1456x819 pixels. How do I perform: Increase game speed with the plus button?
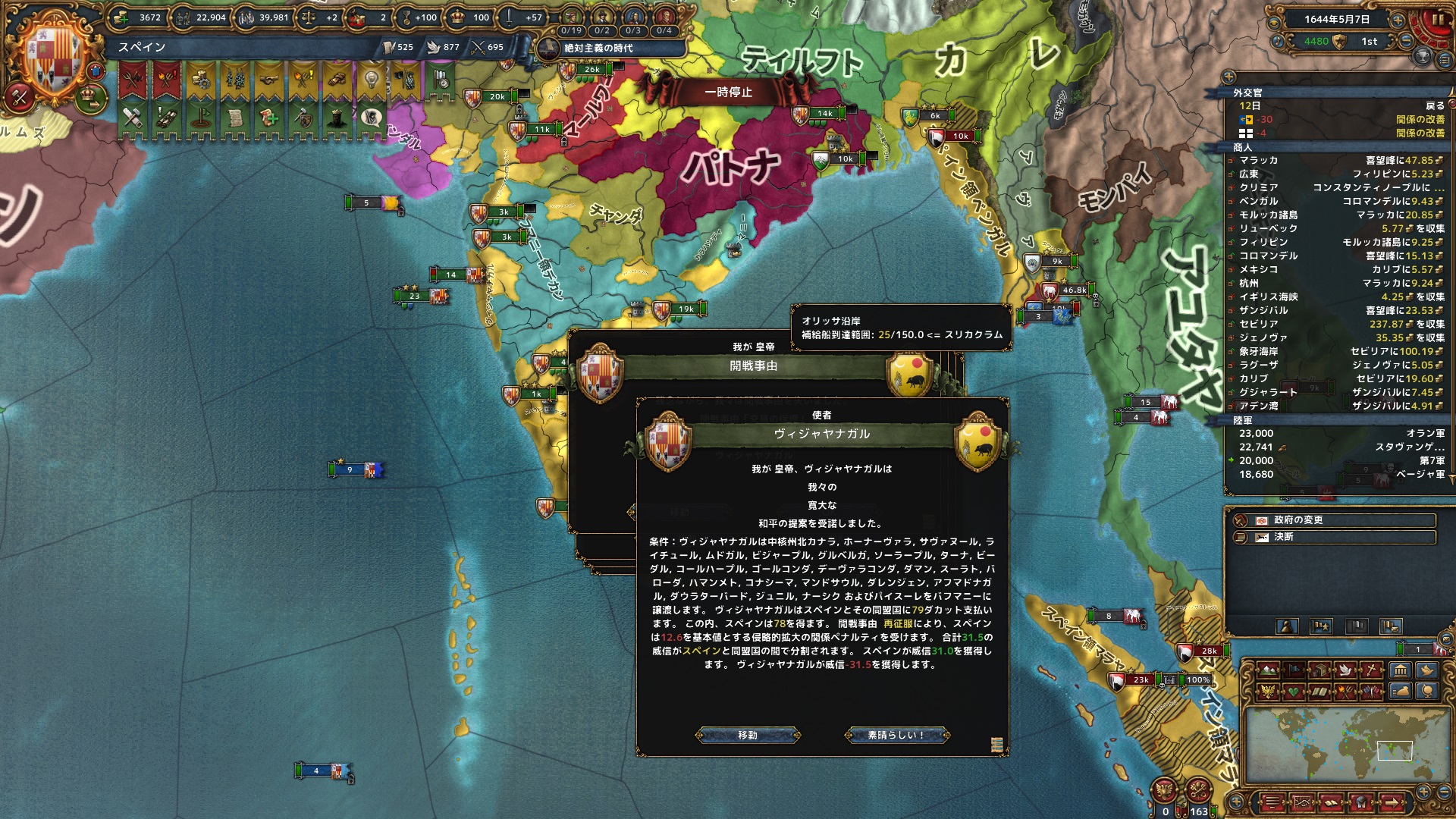pos(1397,20)
